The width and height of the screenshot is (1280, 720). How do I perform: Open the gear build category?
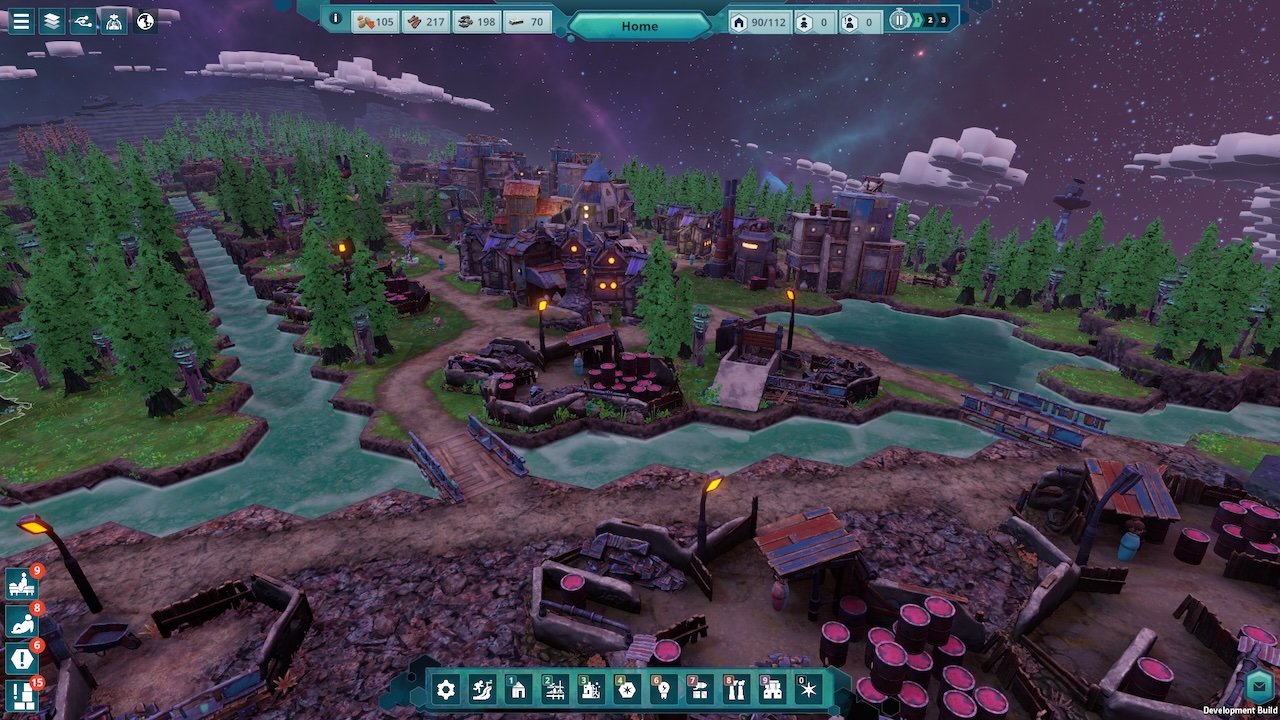(446, 689)
